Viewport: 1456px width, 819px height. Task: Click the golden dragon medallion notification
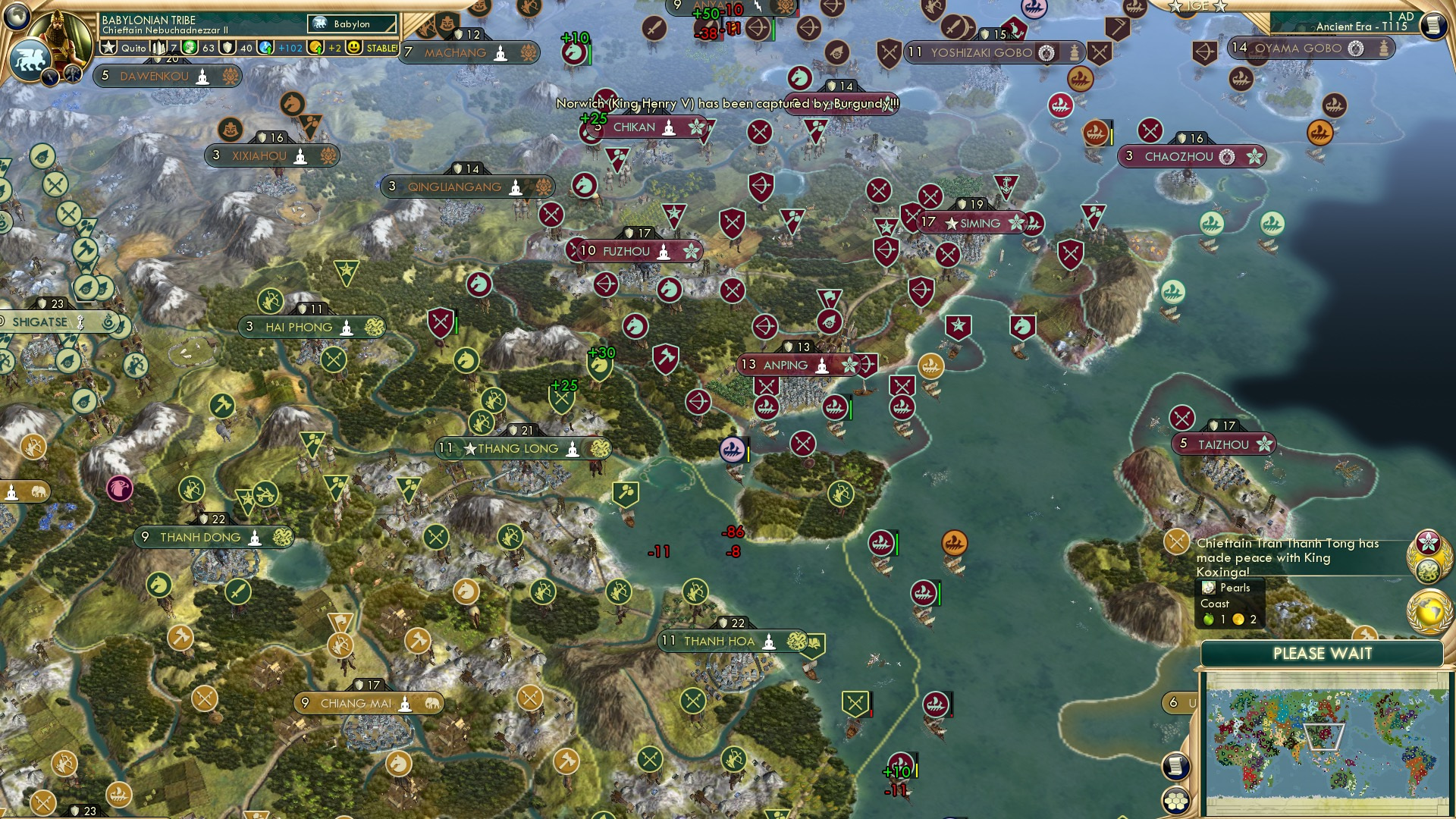click(x=1428, y=570)
